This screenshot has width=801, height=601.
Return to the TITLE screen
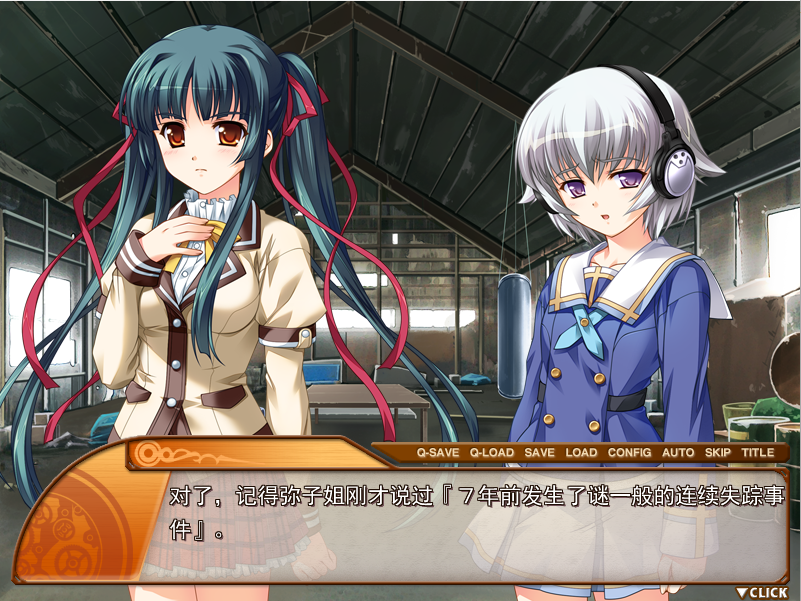[758, 453]
